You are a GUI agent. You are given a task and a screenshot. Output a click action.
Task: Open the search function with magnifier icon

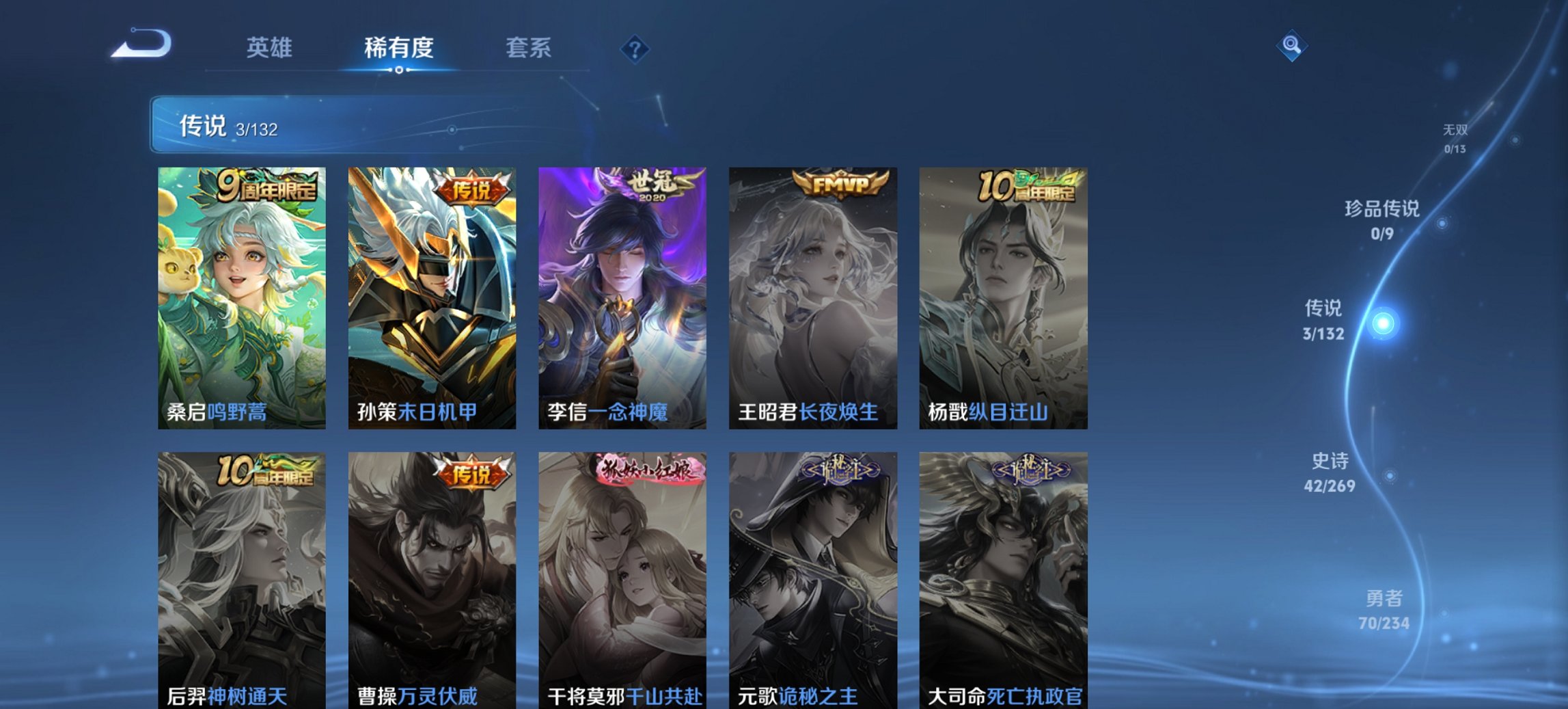pyautogui.click(x=1291, y=46)
